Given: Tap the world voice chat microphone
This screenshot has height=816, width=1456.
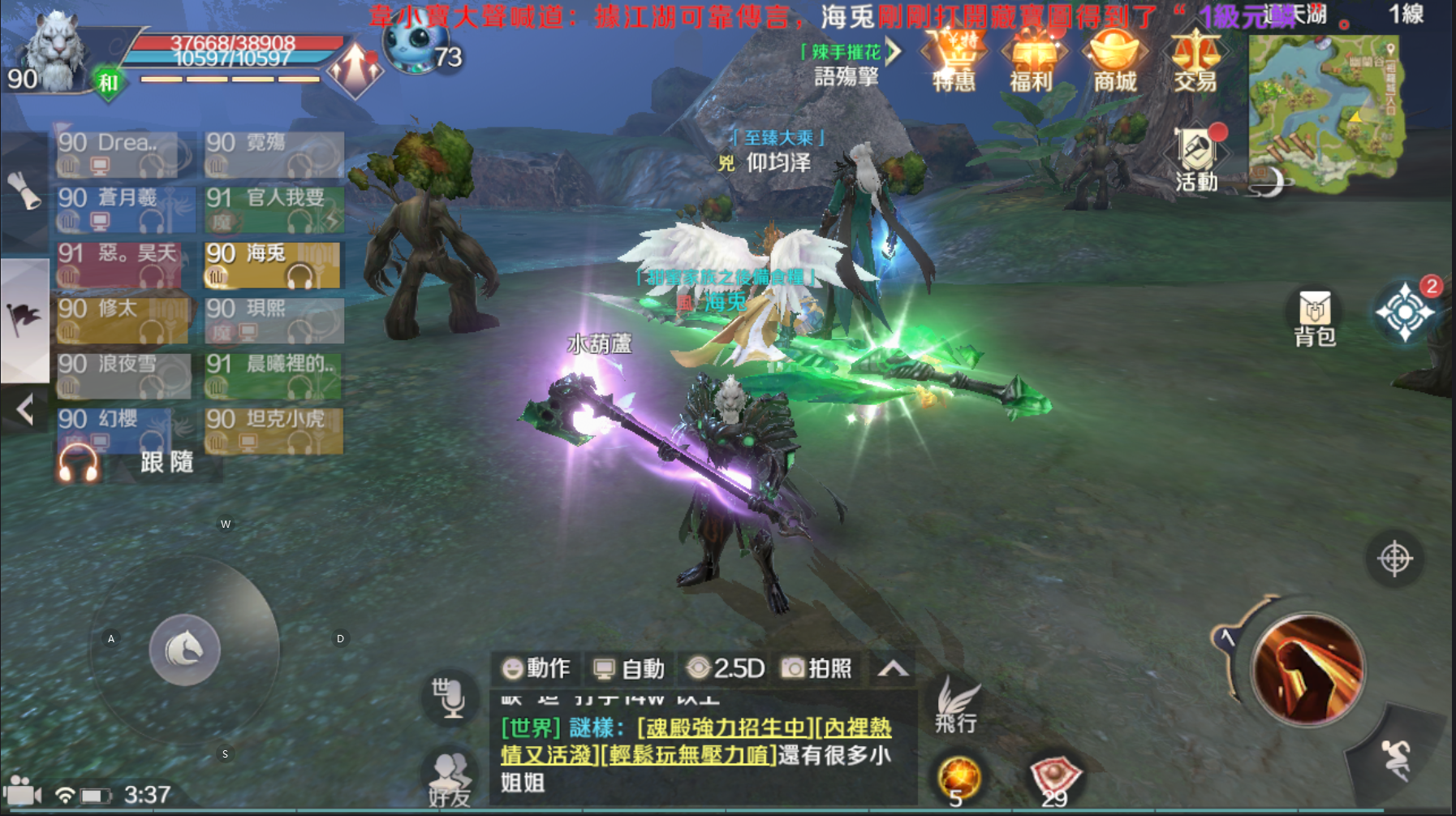Looking at the screenshot, I should pyautogui.click(x=450, y=696).
